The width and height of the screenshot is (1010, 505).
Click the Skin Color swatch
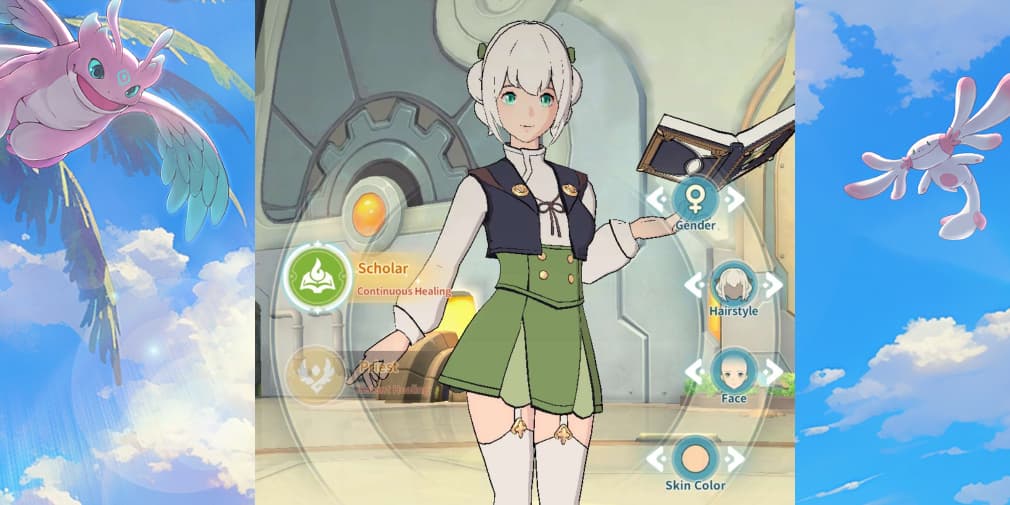pos(695,459)
